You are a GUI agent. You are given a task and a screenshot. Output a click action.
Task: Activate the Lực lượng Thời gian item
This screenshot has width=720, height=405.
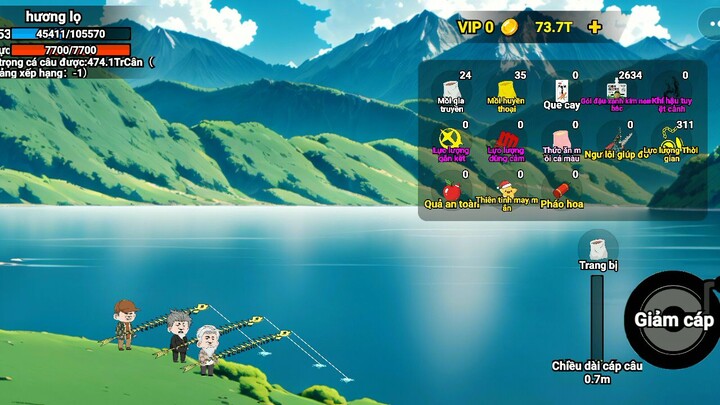click(672, 140)
